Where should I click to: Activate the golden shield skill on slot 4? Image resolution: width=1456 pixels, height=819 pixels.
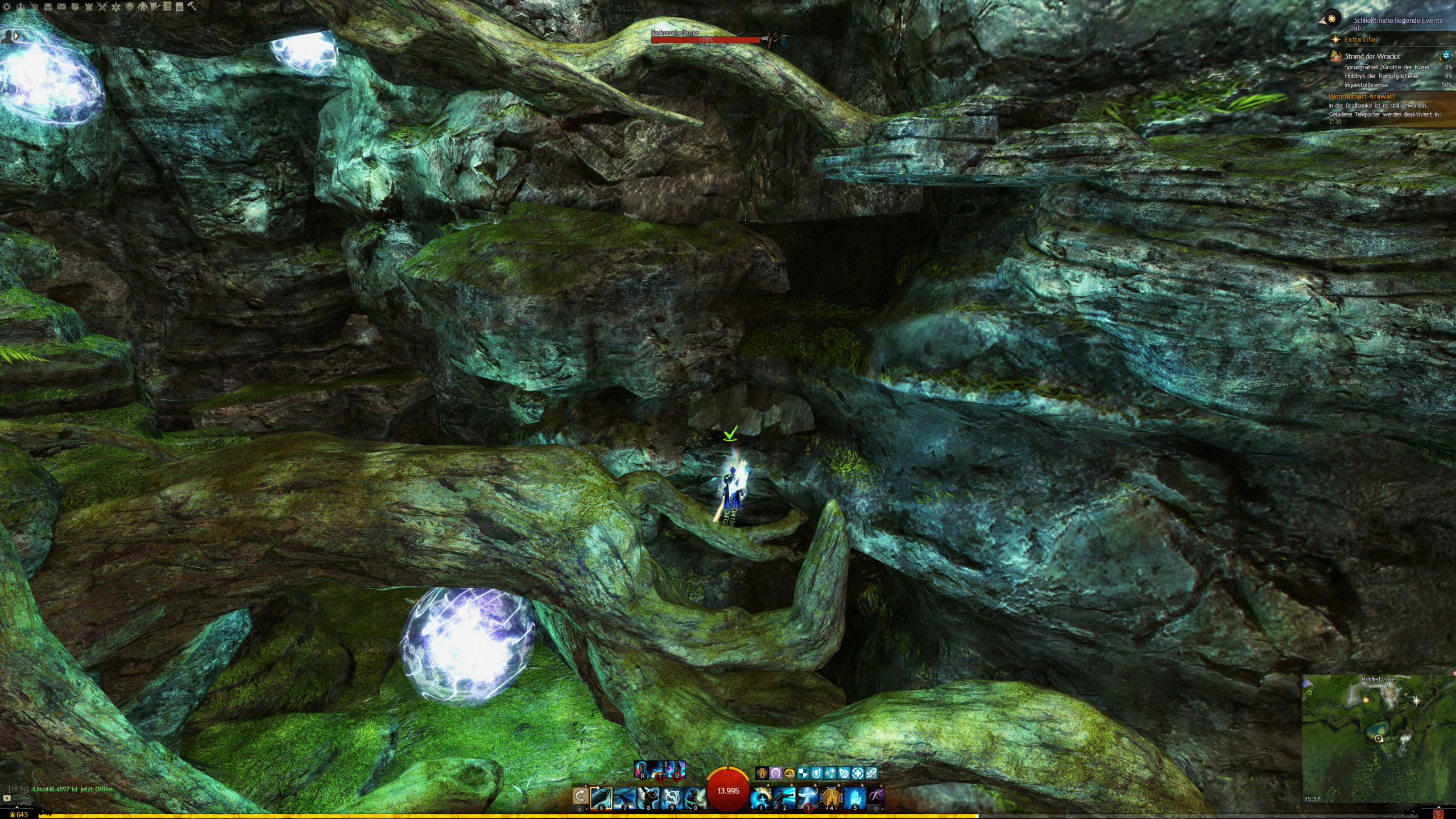point(831,797)
